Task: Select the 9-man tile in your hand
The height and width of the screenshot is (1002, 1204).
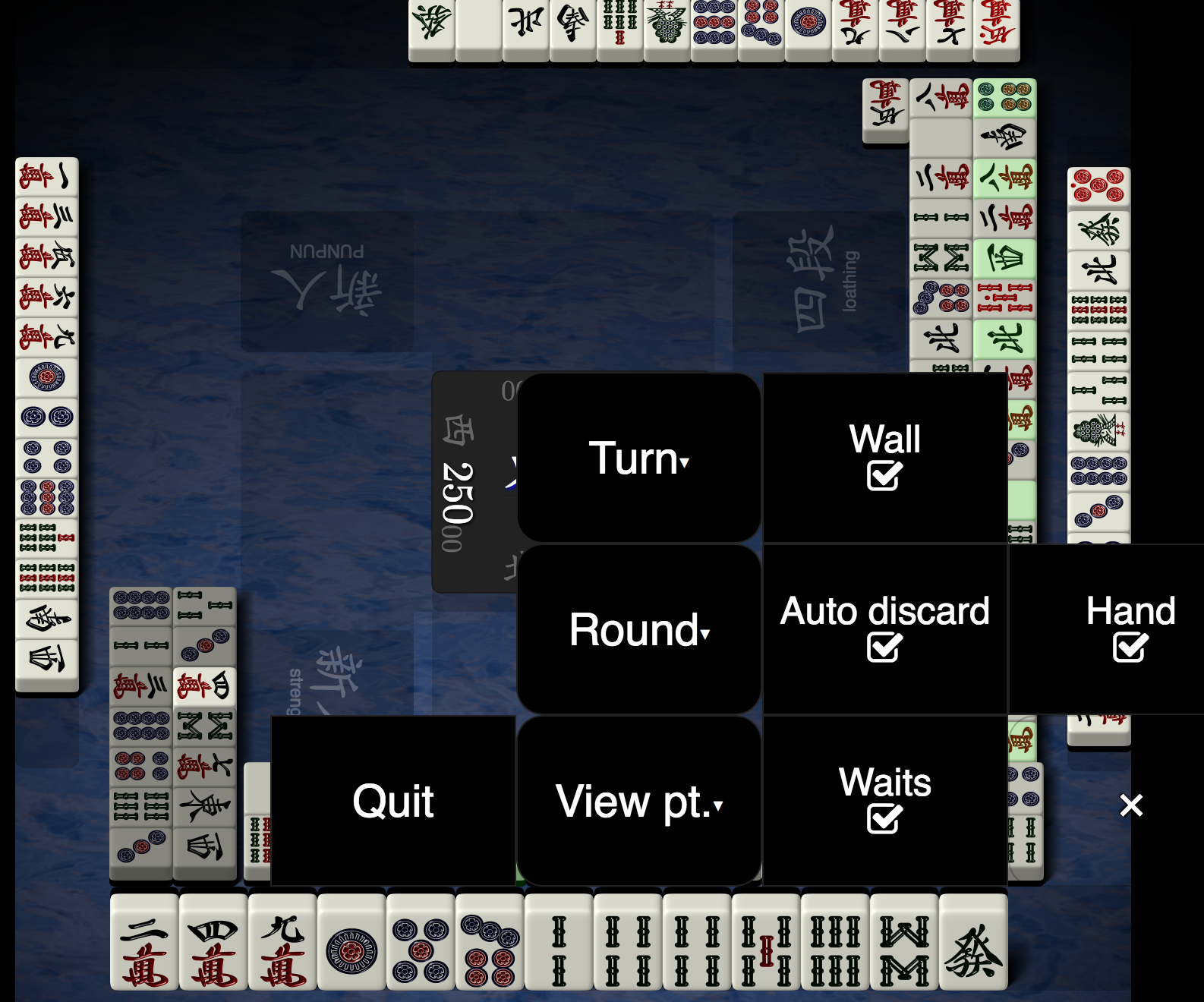Action: 281,945
